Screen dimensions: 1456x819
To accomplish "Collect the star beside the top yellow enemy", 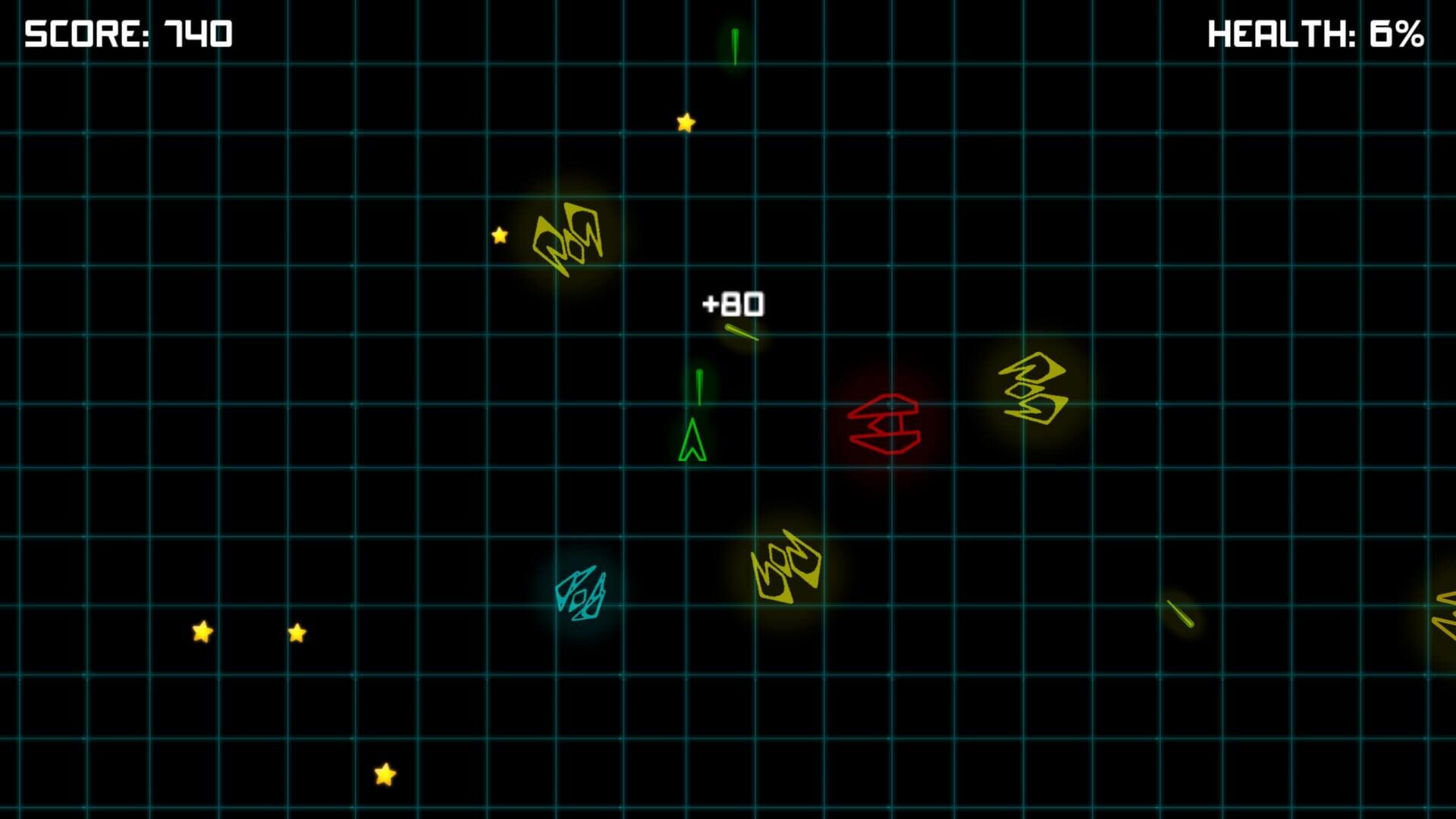I will click(x=498, y=236).
